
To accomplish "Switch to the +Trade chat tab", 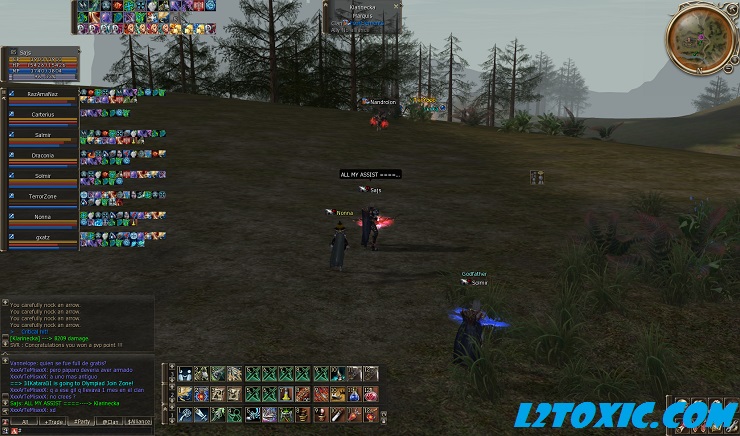I will pyautogui.click(x=50, y=422).
